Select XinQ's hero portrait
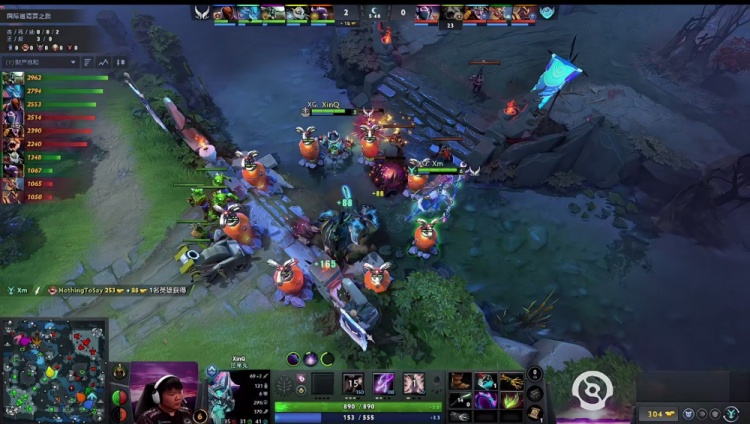 220,392
